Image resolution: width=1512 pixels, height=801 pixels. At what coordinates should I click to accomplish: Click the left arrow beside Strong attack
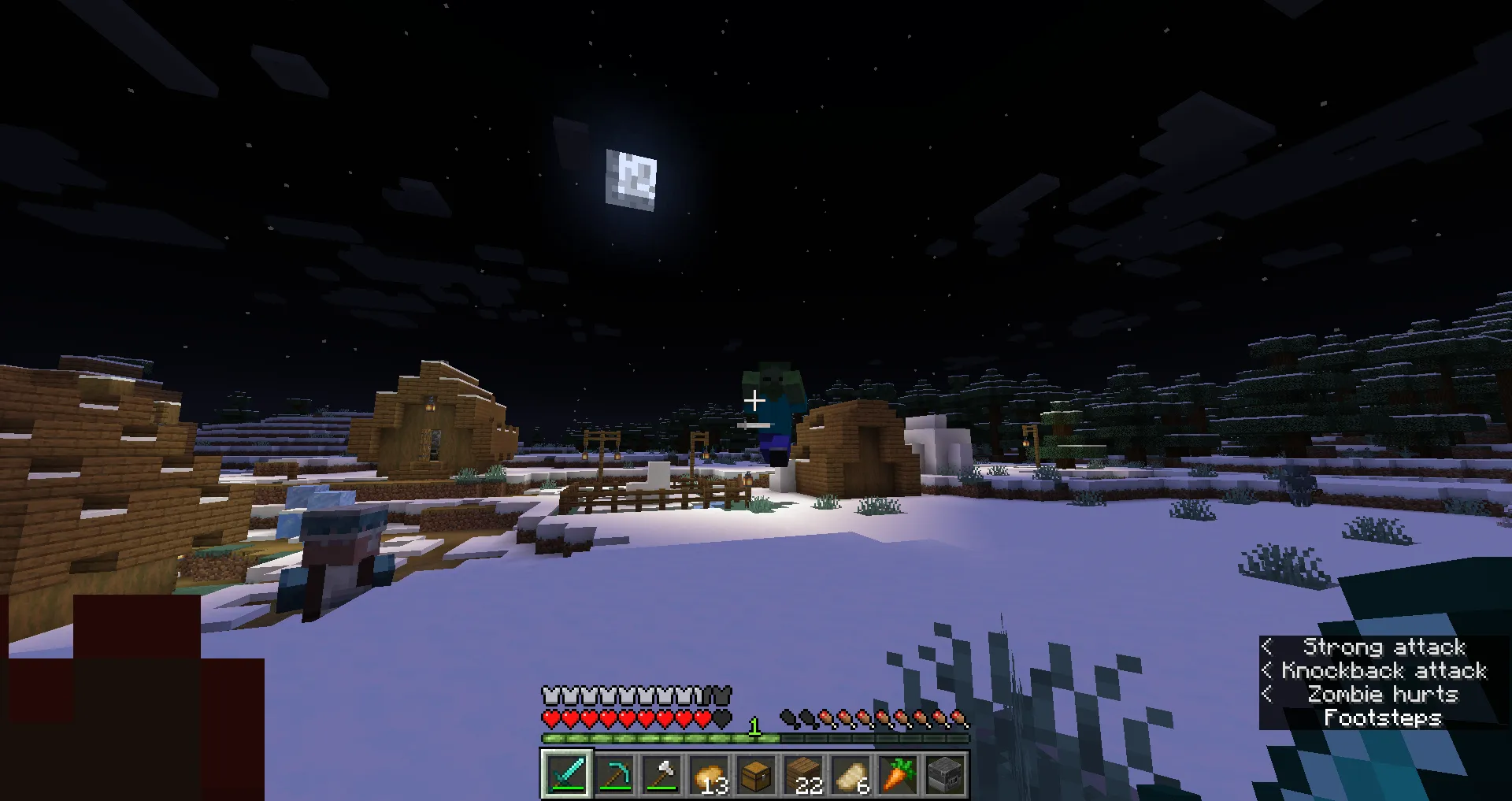1267,647
